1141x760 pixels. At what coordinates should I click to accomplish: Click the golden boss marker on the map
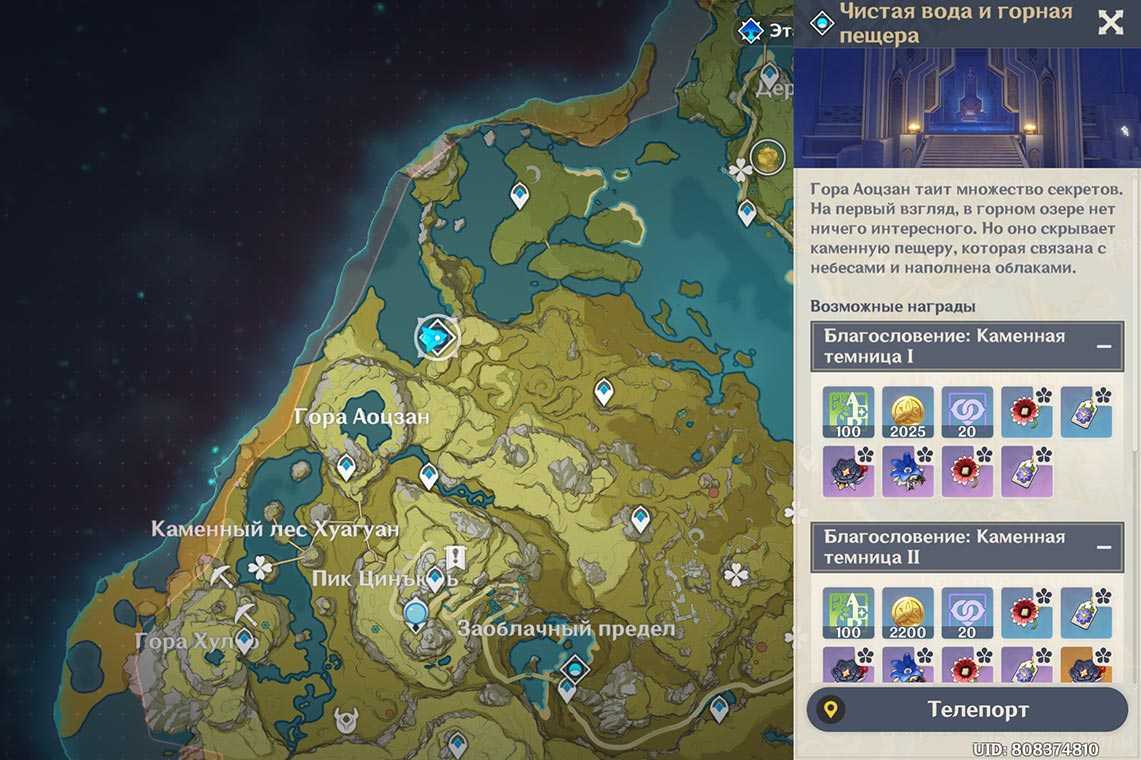click(x=767, y=157)
